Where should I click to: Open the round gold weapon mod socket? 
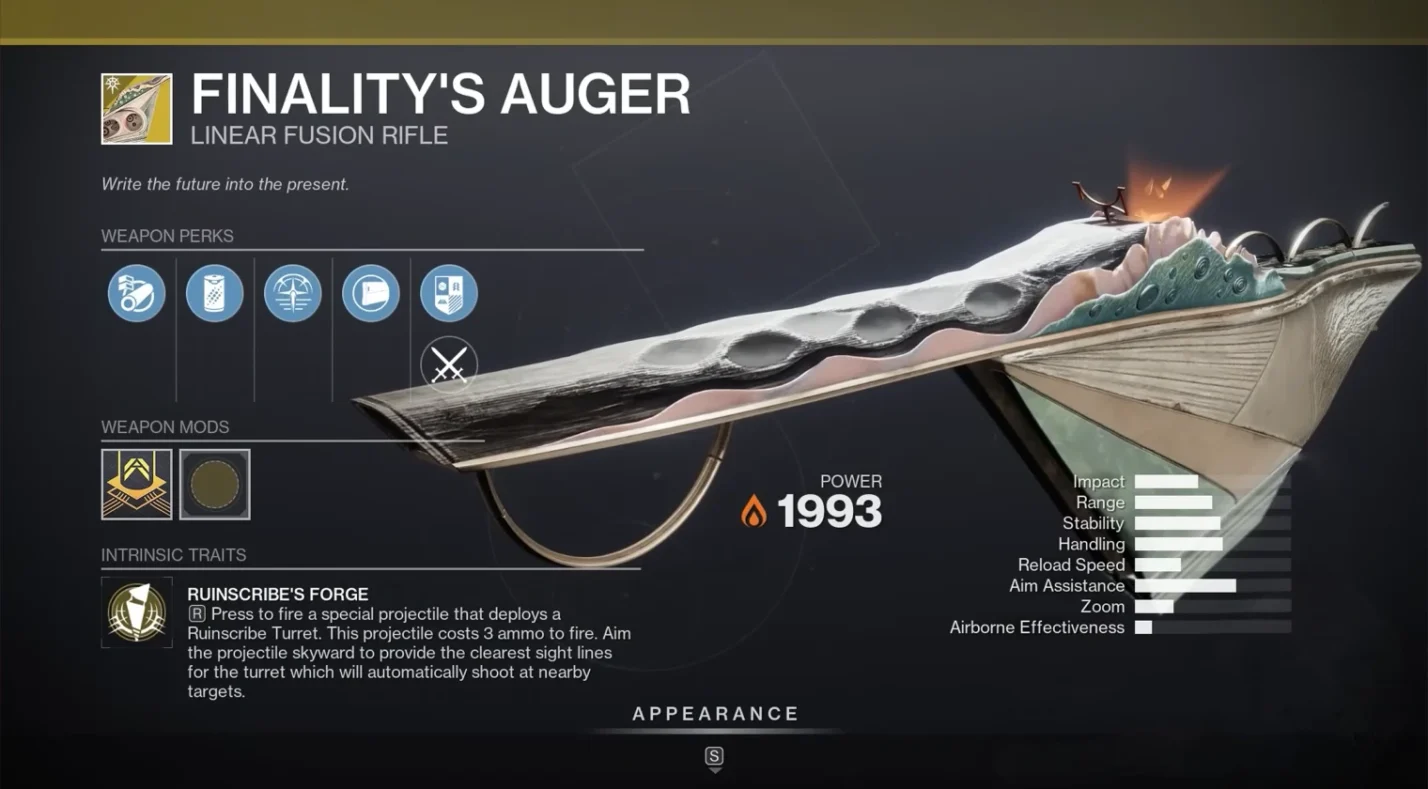(x=215, y=484)
